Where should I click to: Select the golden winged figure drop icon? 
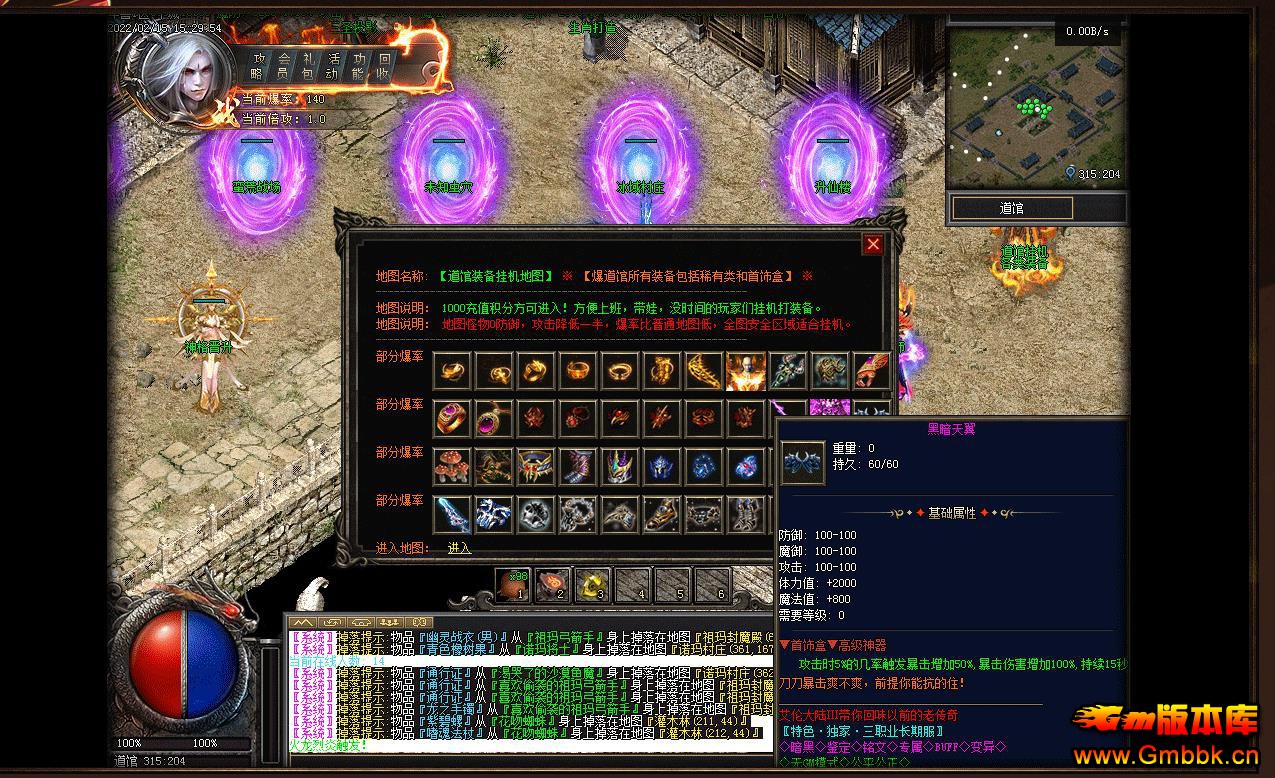point(745,371)
